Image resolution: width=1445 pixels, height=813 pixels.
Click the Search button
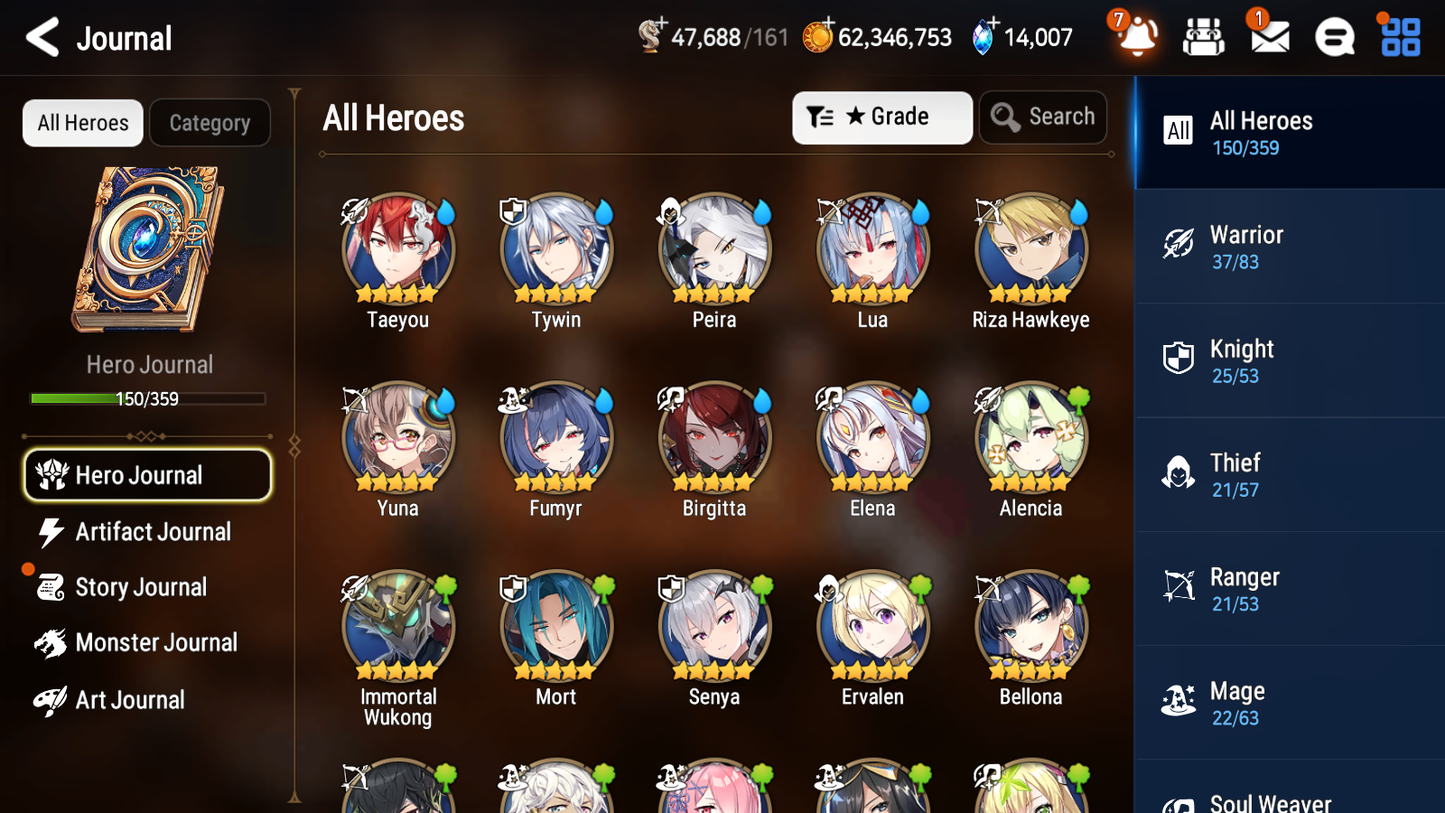click(1043, 116)
